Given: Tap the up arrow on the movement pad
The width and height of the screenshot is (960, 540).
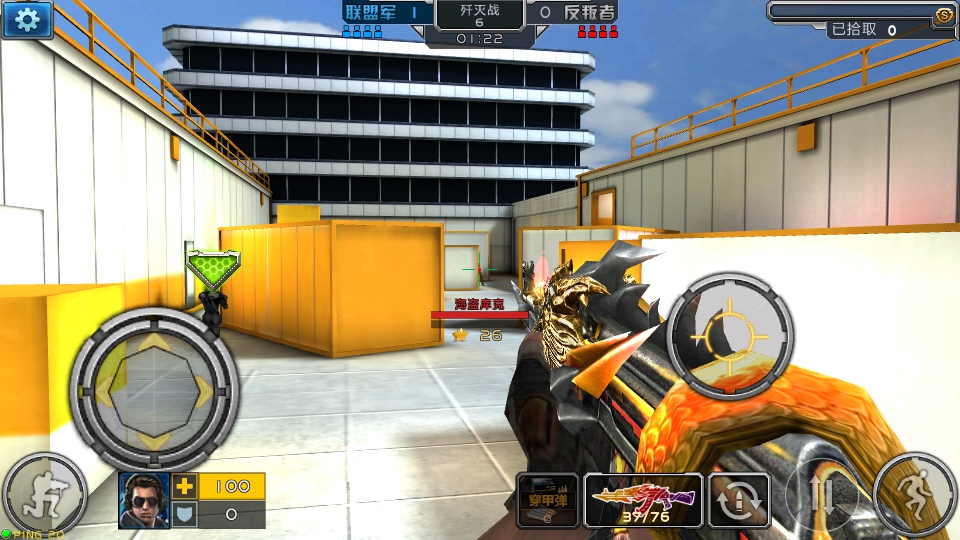Looking at the screenshot, I should 153,342.
